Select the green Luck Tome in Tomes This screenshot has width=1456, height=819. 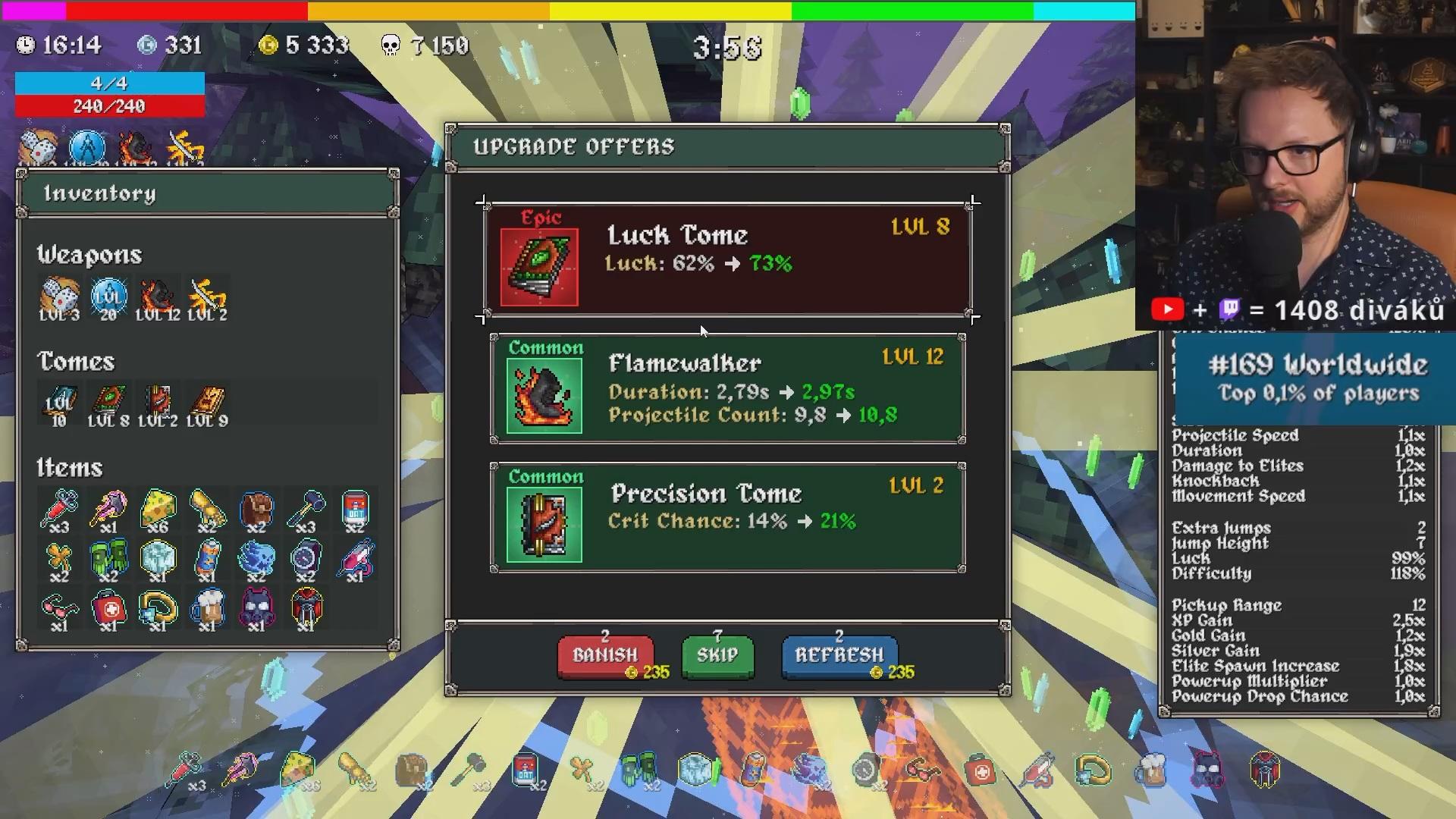[108, 403]
